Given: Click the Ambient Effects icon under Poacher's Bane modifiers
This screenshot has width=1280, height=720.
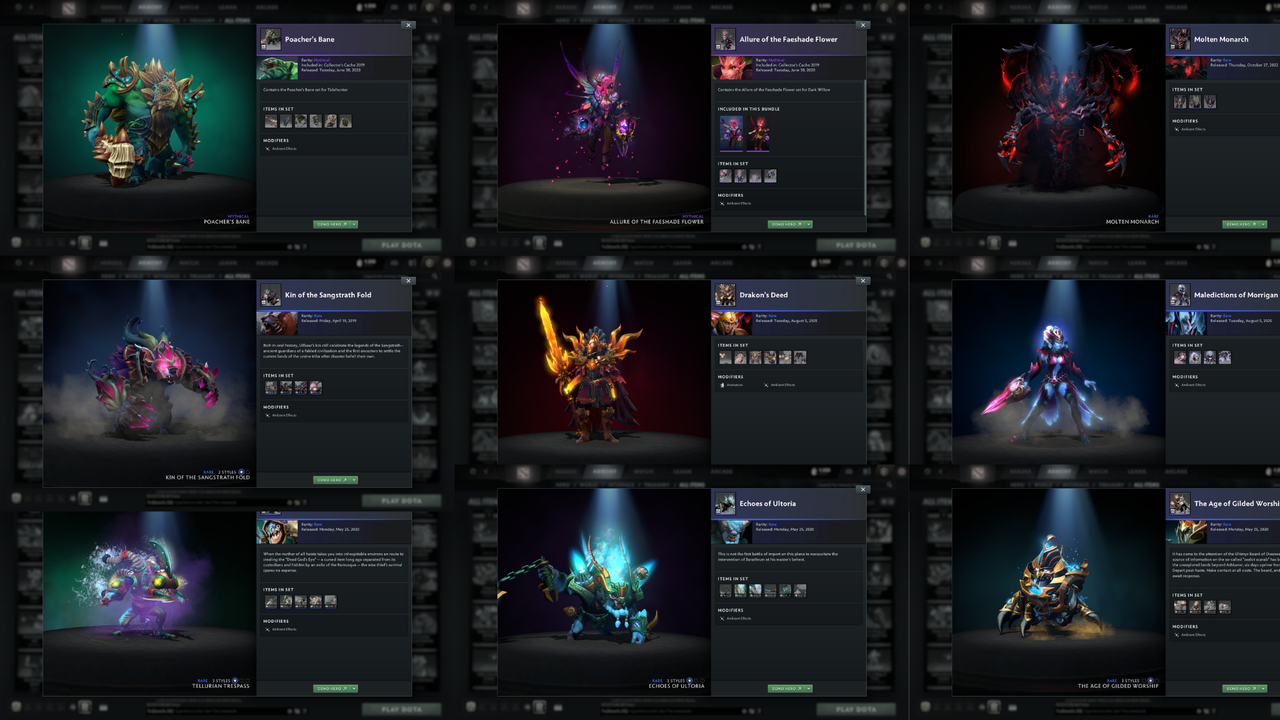Looking at the screenshot, I should click(x=267, y=149).
